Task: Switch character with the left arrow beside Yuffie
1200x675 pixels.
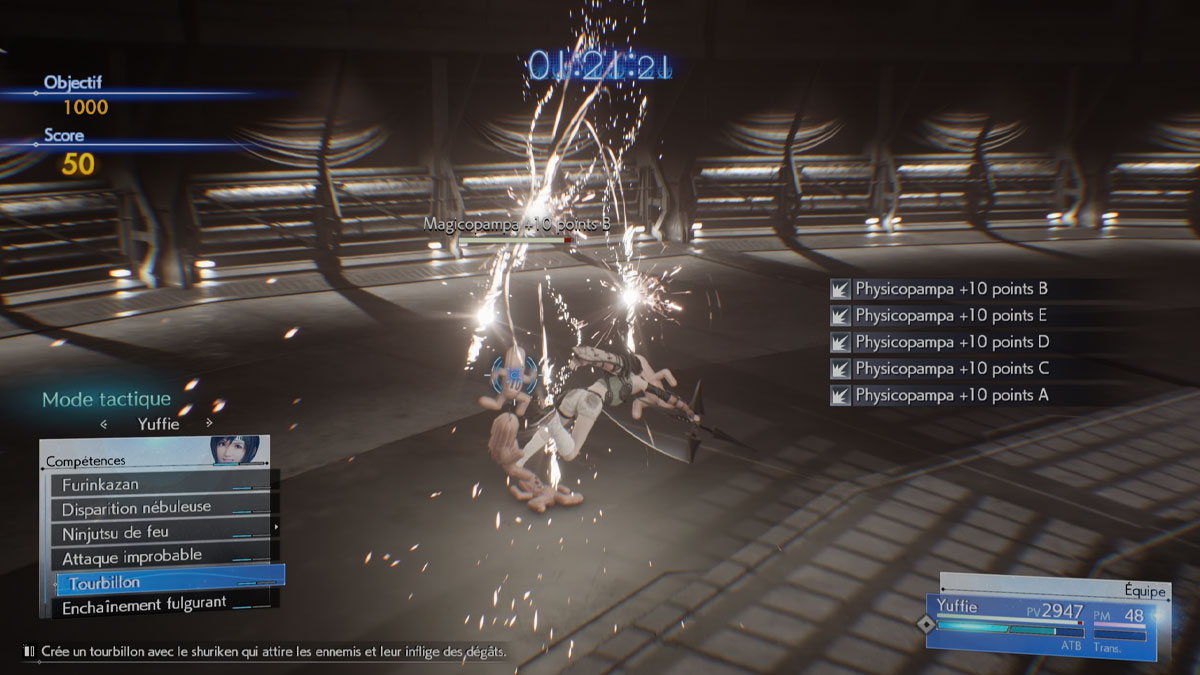Action: (x=104, y=424)
